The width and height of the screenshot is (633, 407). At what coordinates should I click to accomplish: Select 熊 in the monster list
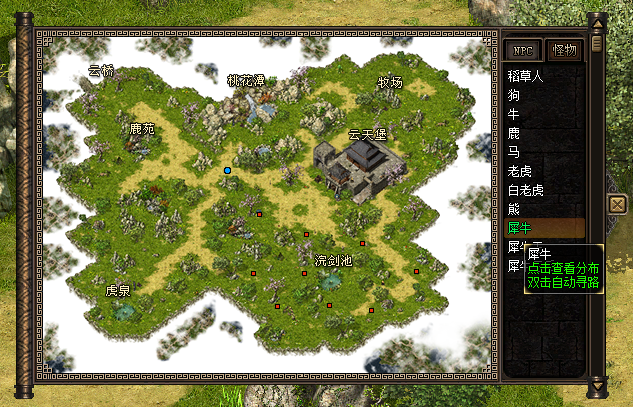pyautogui.click(x=514, y=209)
